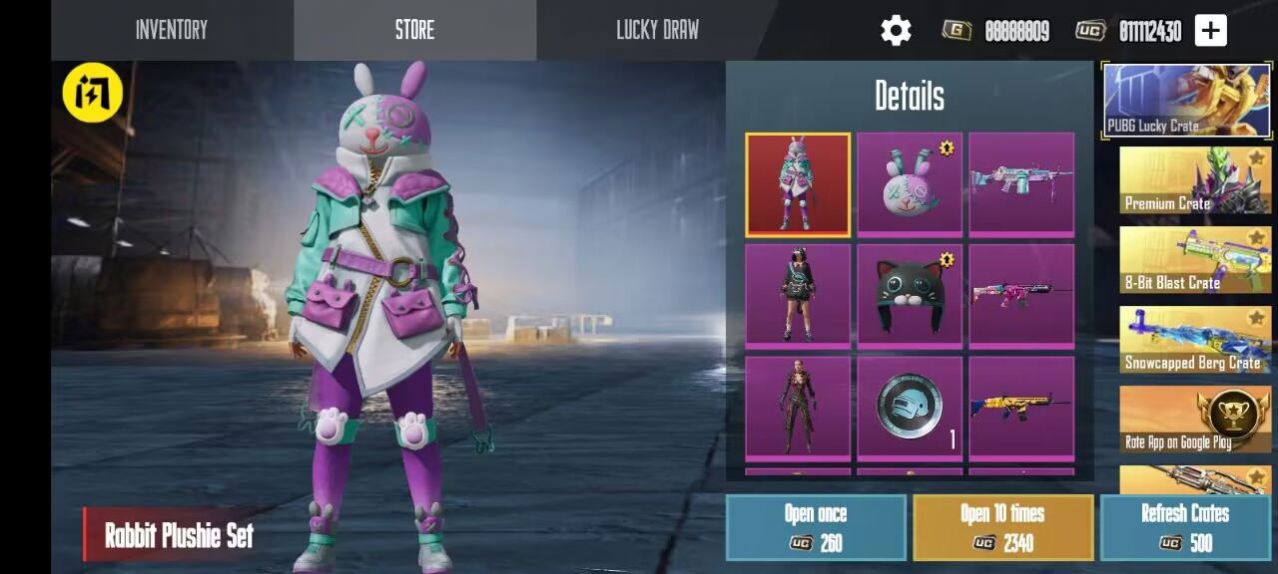The width and height of the screenshot is (1278, 574).
Task: Select the Store tab
Action: point(414,30)
